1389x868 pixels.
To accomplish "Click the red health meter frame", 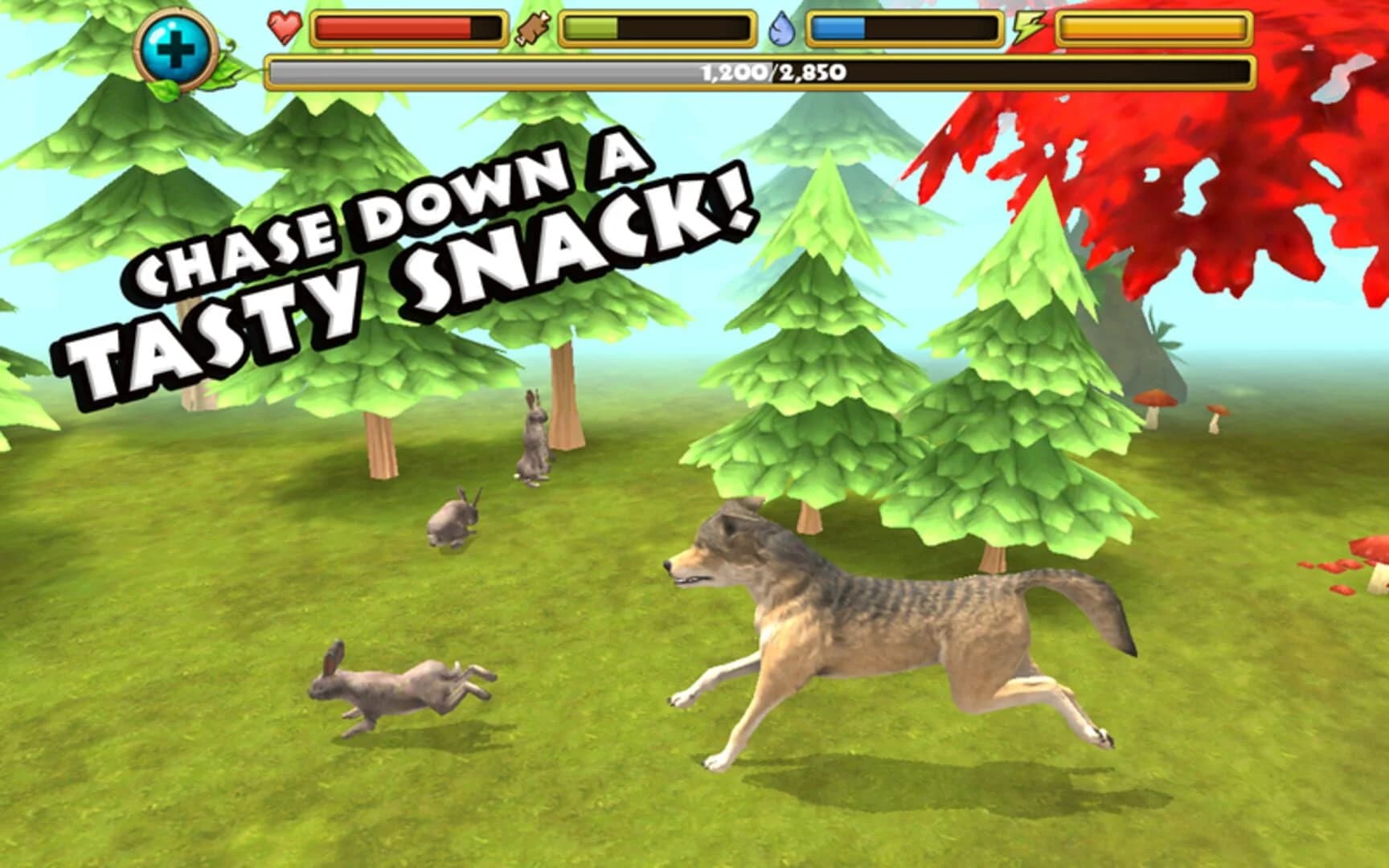I will click(410, 28).
